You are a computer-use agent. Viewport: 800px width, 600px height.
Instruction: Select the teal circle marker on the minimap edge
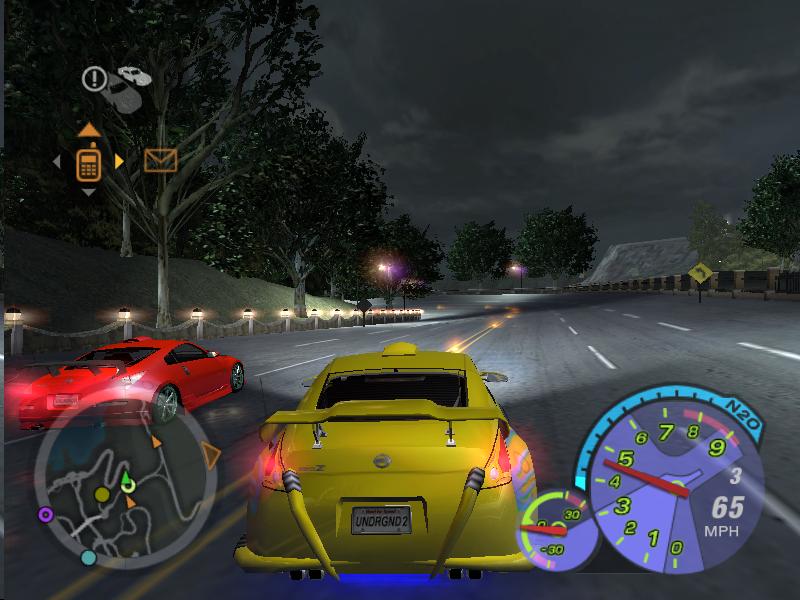[88, 557]
